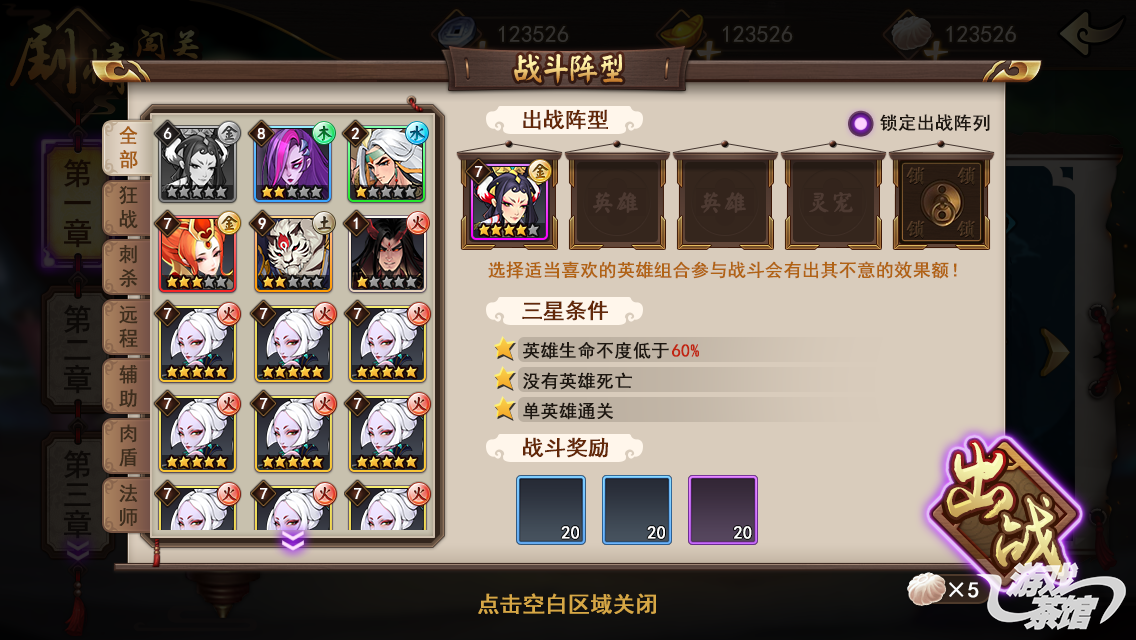Remove the deployed hero from formation slot
Image resolution: width=1136 pixels, height=640 pixels.
point(511,200)
